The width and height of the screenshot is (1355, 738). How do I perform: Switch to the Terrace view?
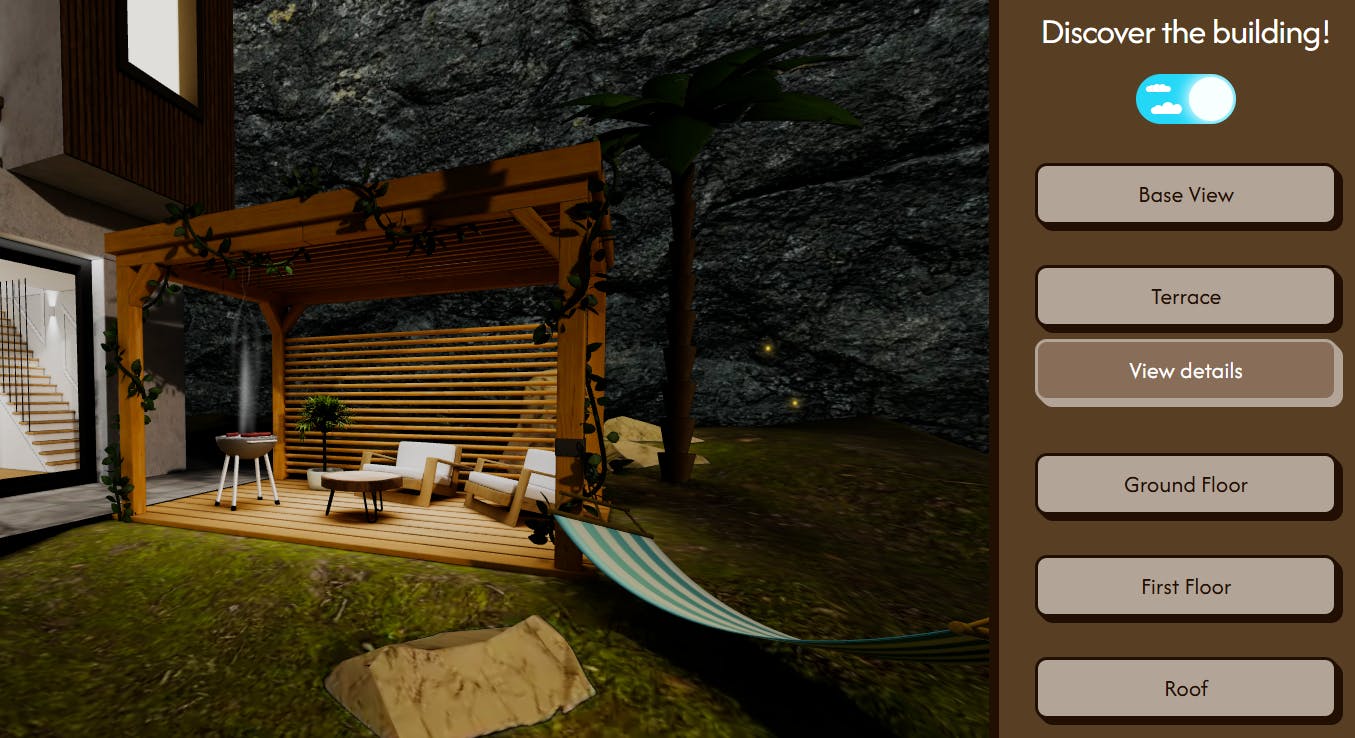tap(1185, 297)
